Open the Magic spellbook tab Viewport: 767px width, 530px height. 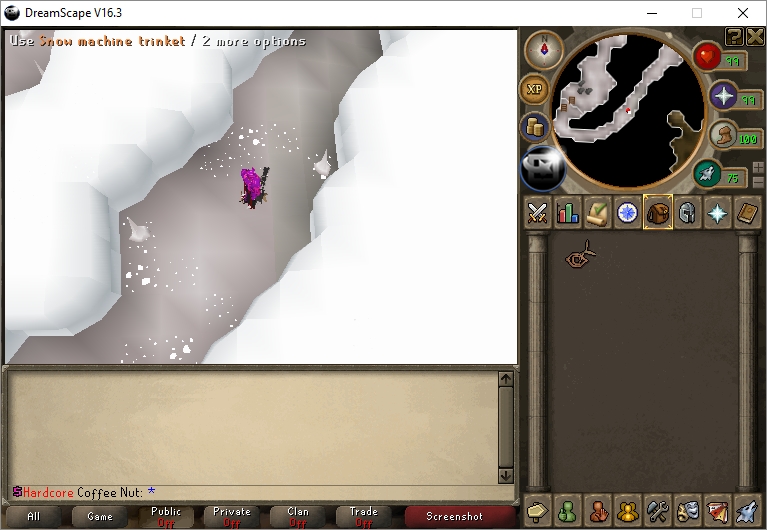pyautogui.click(x=747, y=212)
